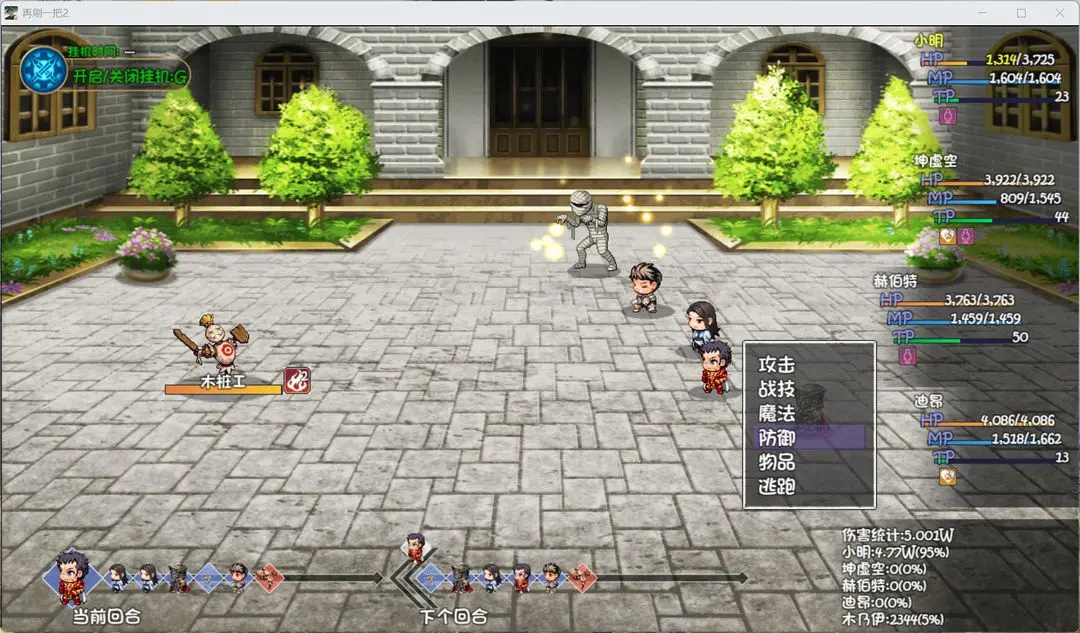Select the 防御 command
This screenshot has height=633, width=1080.
[777, 438]
